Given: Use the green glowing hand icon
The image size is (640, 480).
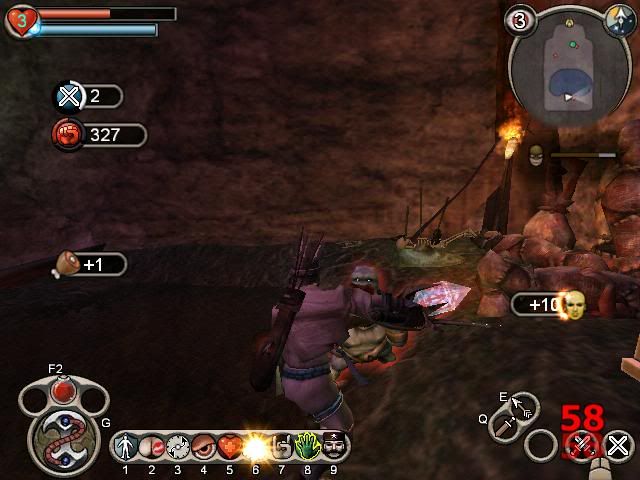Looking at the screenshot, I should click(x=308, y=446).
